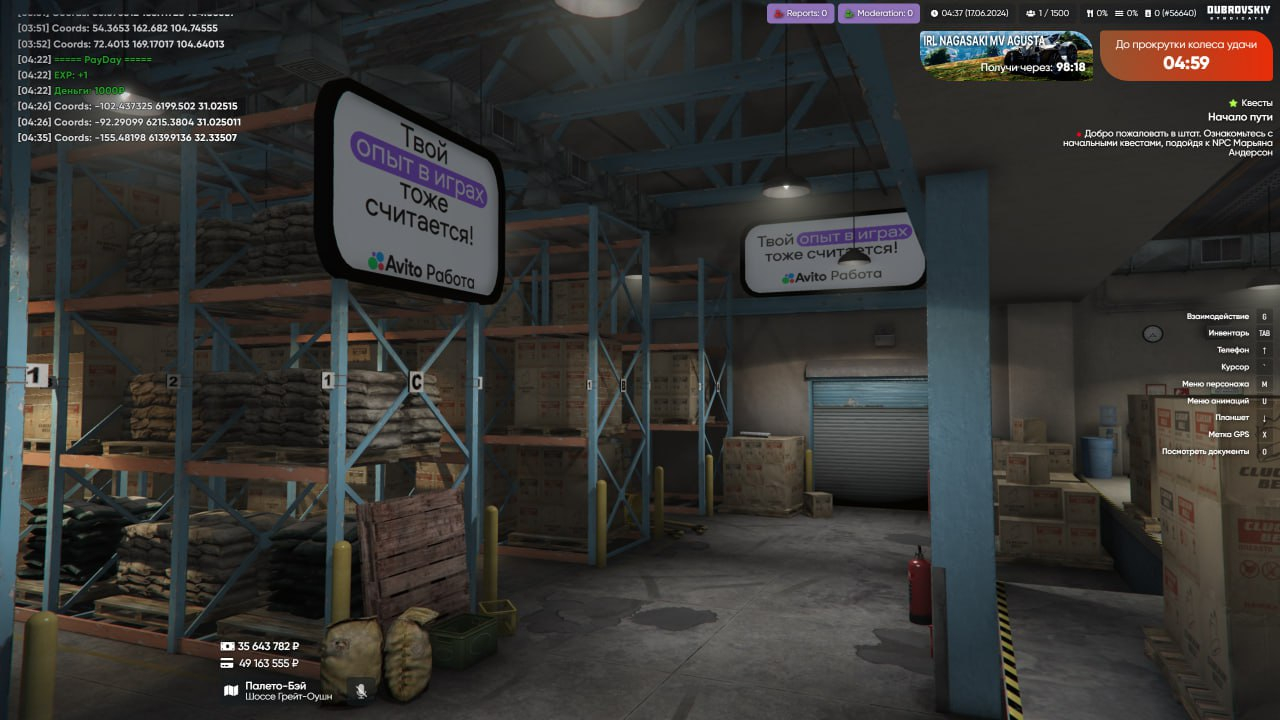This screenshot has height=720, width=1280.
Task: Click the IRL Nagasaki MV Agusta reward banner
Action: click(x=1006, y=55)
